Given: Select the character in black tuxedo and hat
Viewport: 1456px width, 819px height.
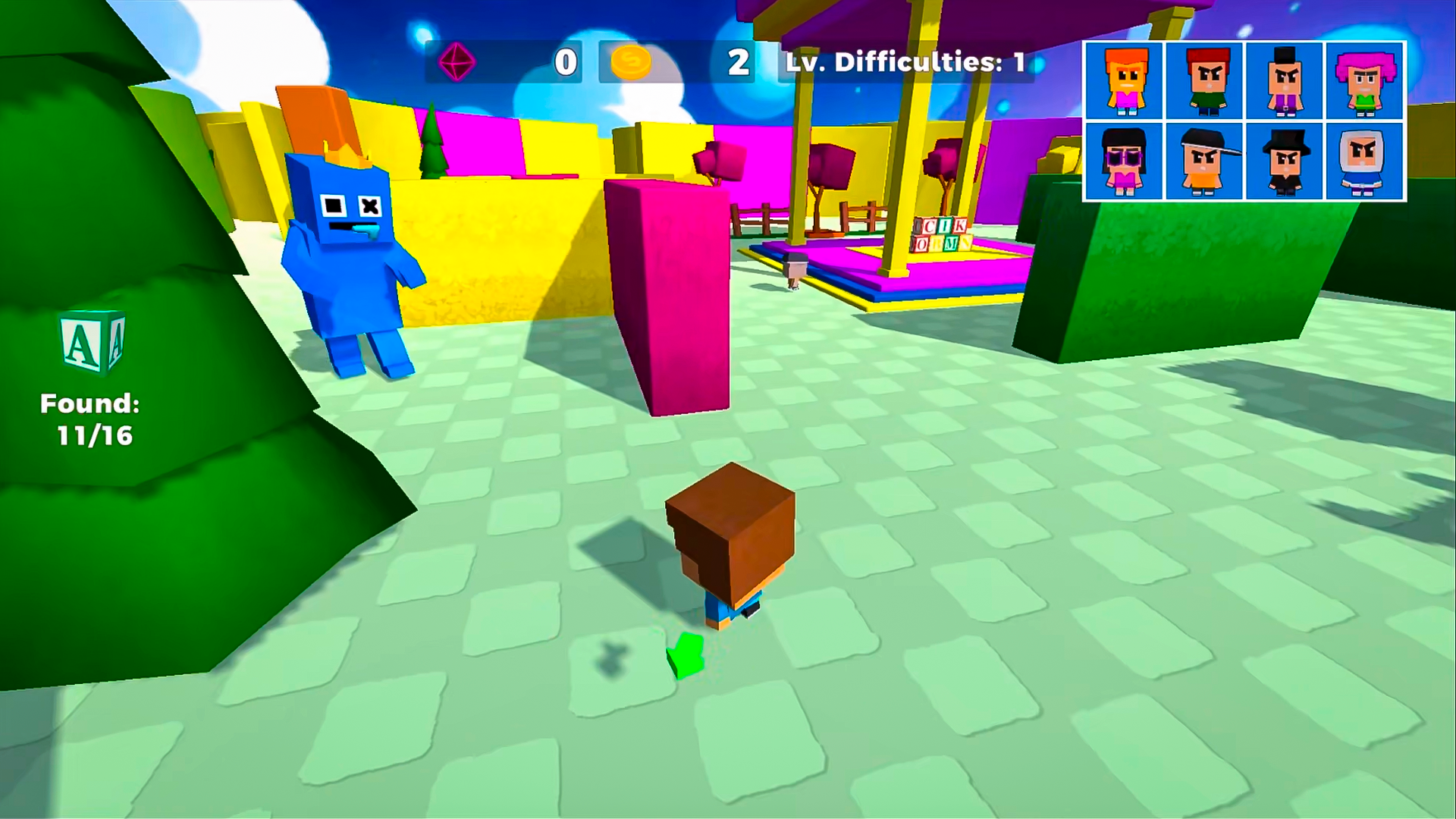Looking at the screenshot, I should [1285, 162].
